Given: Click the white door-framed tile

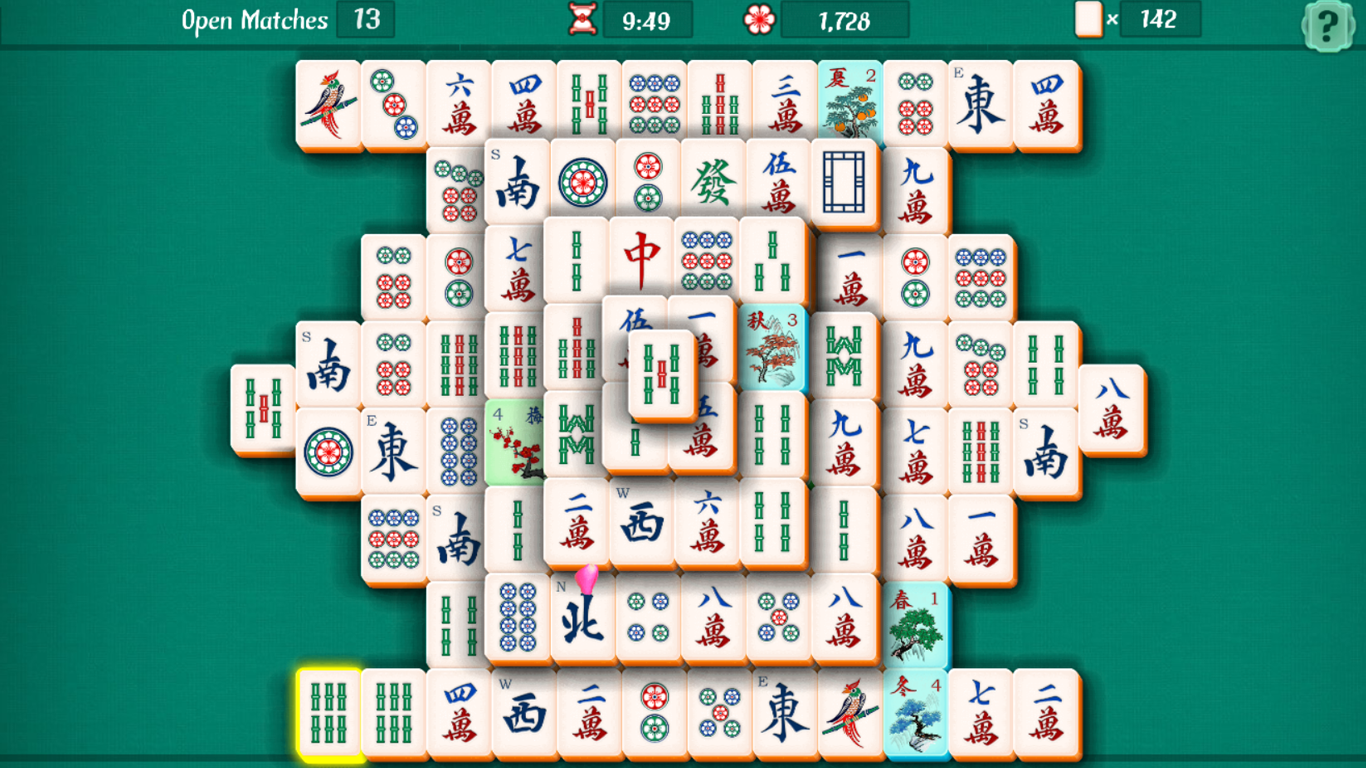Looking at the screenshot, I should (843, 182).
